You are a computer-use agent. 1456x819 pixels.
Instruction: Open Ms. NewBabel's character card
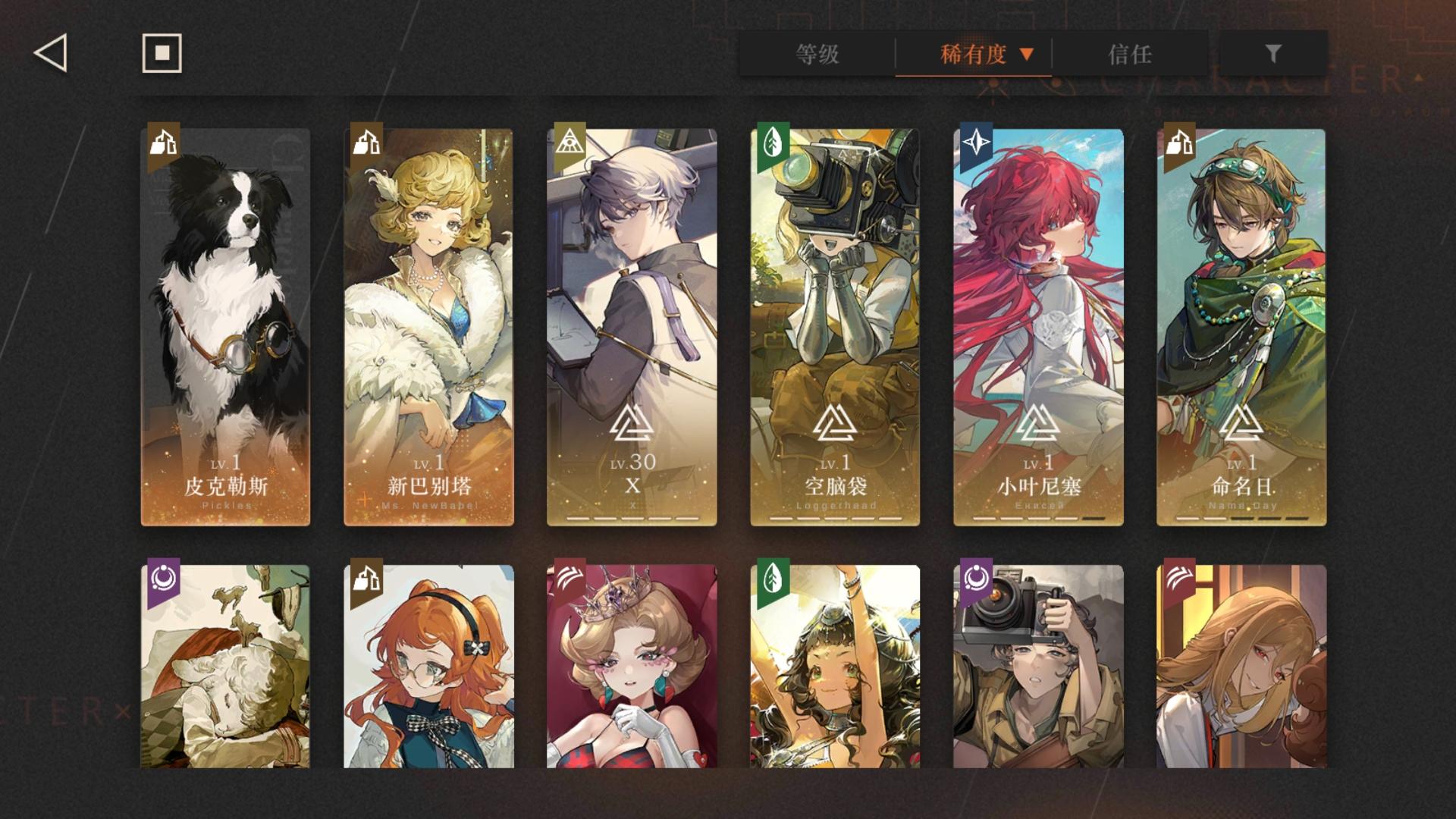[429, 326]
